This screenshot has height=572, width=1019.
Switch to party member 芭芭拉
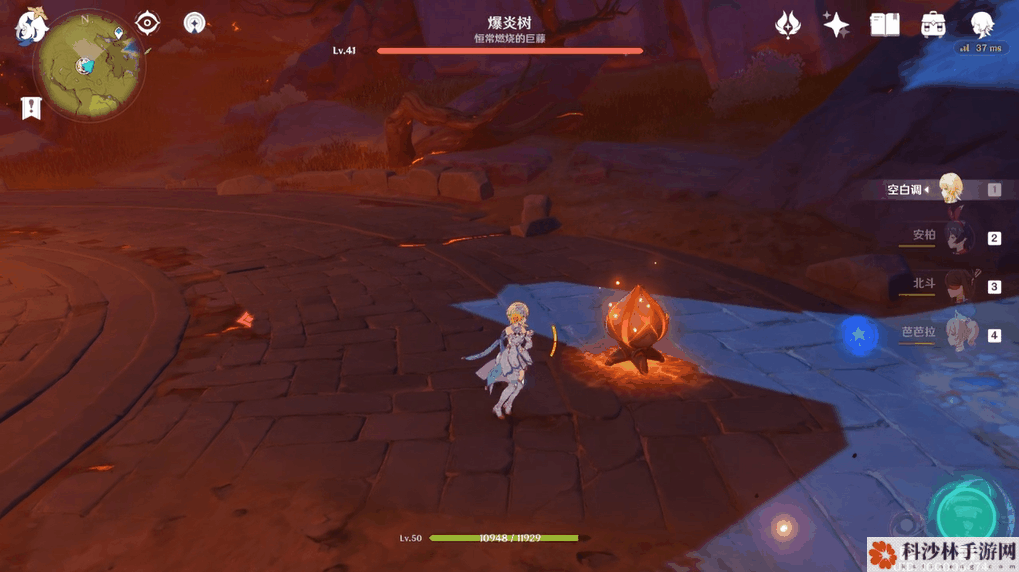(x=955, y=334)
